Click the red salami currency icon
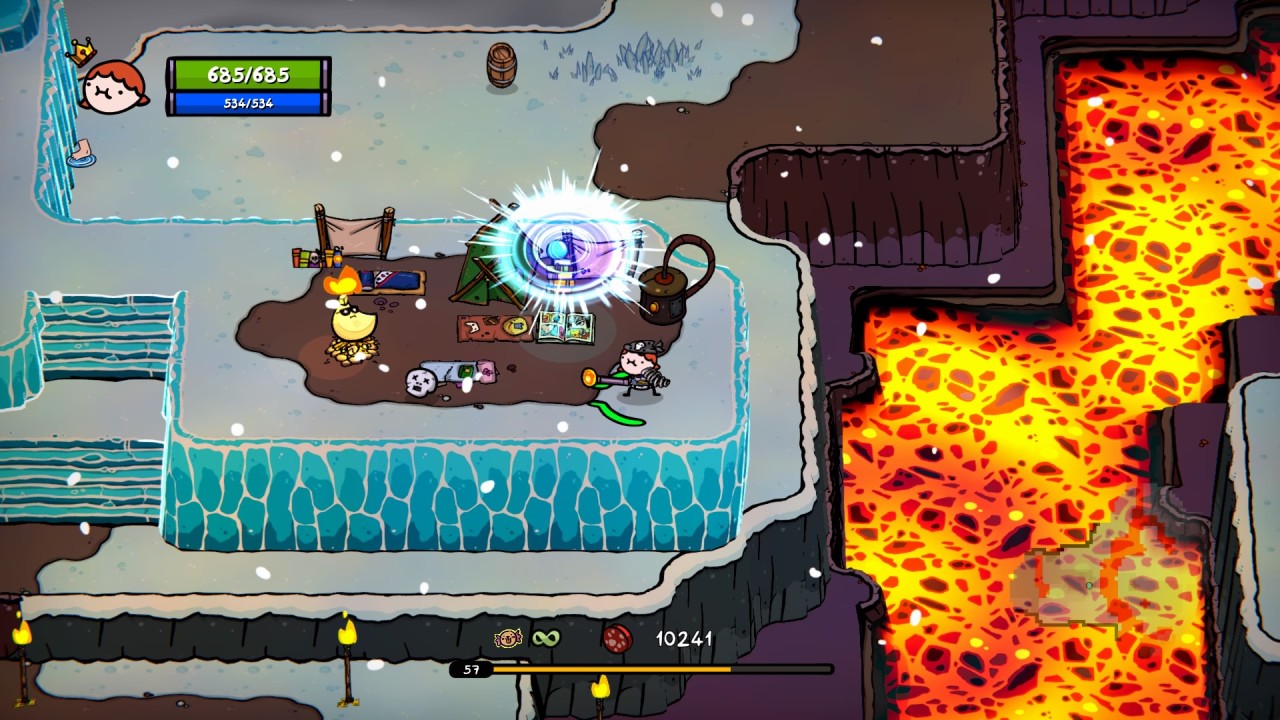This screenshot has height=720, width=1280. tap(617, 638)
